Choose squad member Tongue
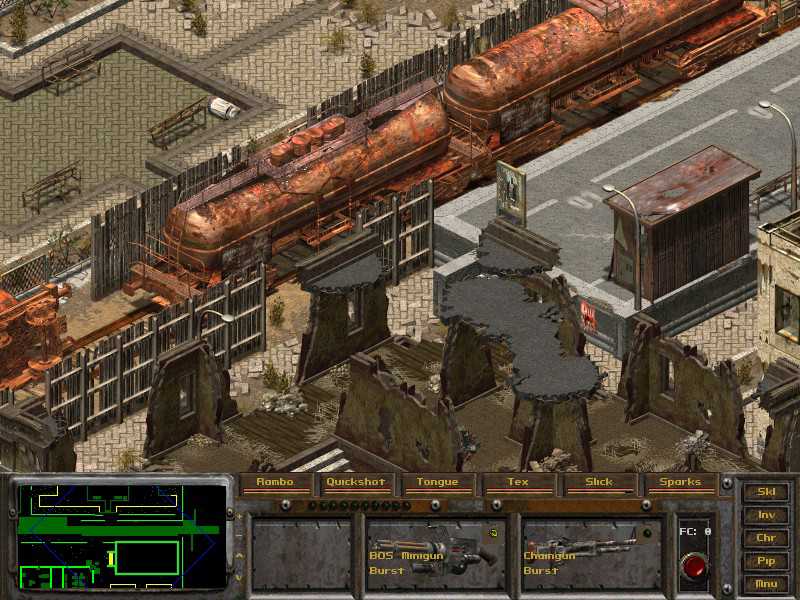 (x=437, y=483)
